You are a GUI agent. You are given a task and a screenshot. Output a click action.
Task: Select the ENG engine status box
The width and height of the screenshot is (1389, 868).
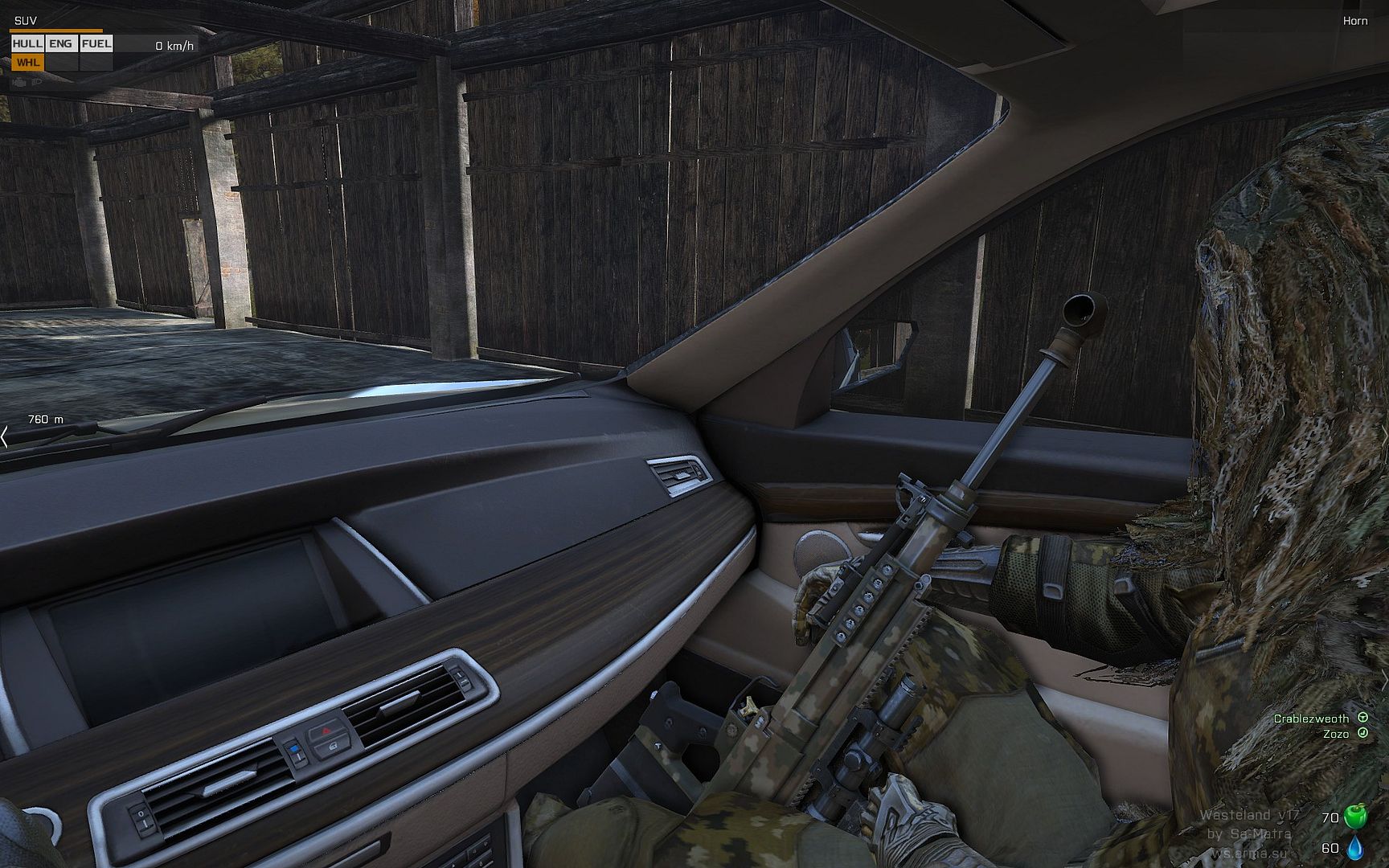(61, 44)
